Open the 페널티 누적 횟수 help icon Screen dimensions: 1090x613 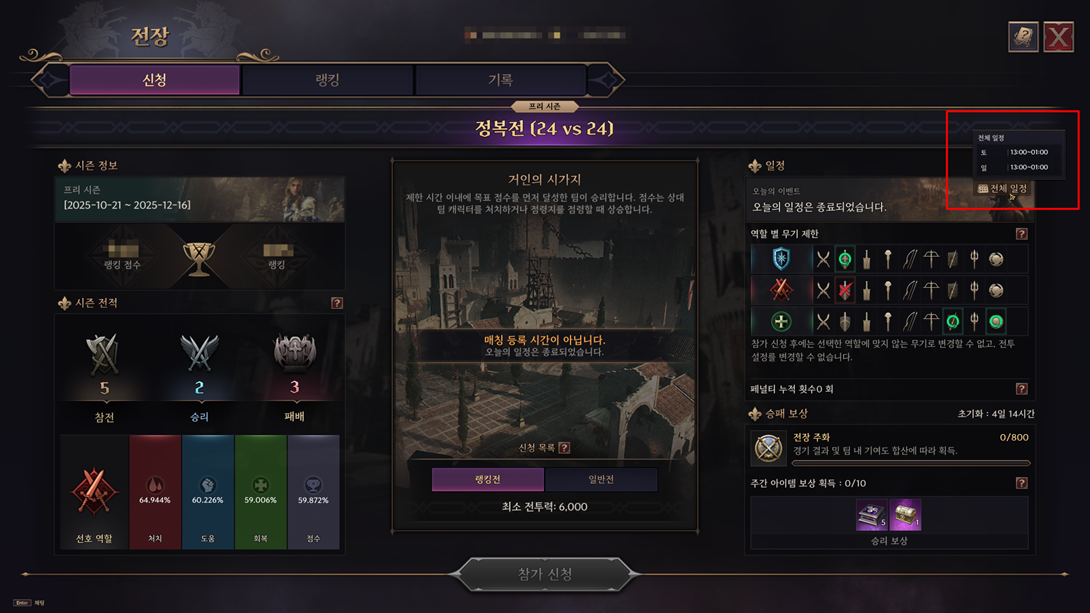point(1021,389)
